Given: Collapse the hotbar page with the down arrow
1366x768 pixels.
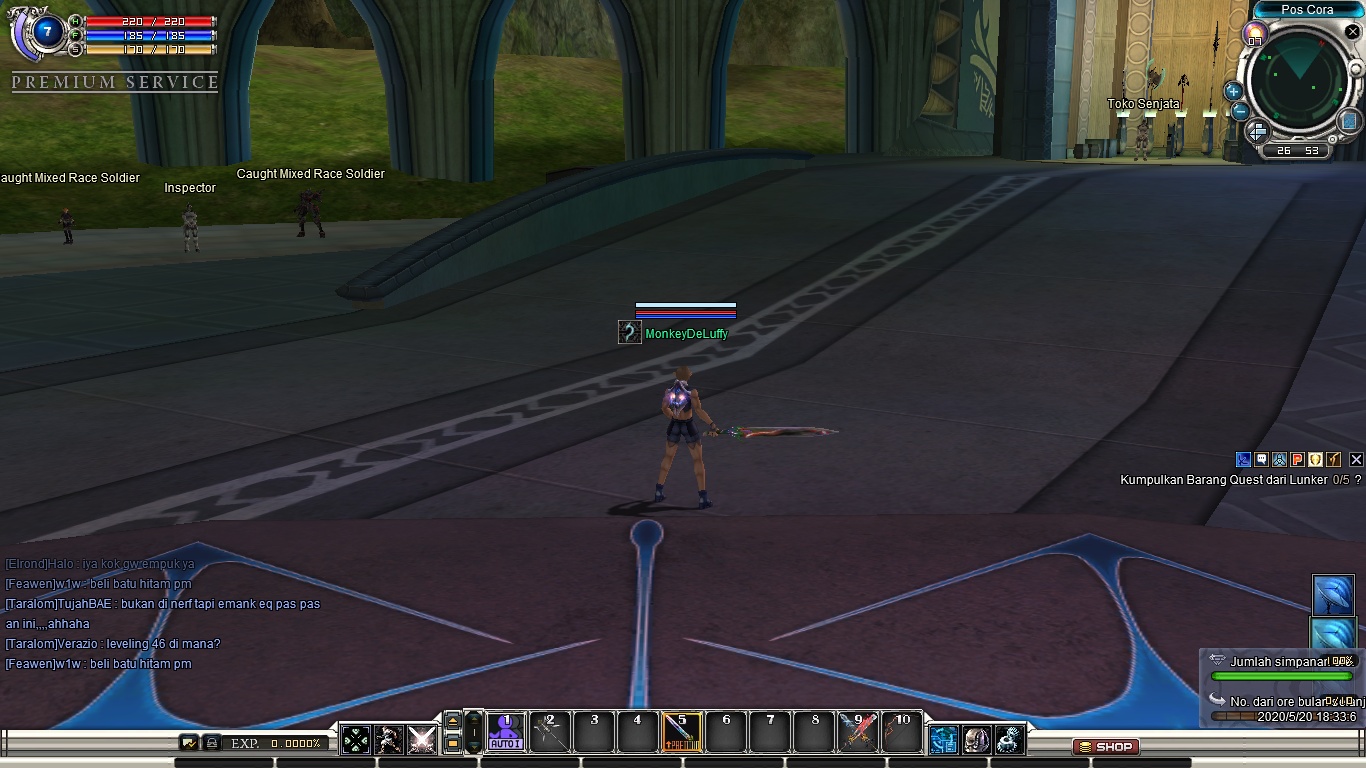Looking at the screenshot, I should coord(474,747).
